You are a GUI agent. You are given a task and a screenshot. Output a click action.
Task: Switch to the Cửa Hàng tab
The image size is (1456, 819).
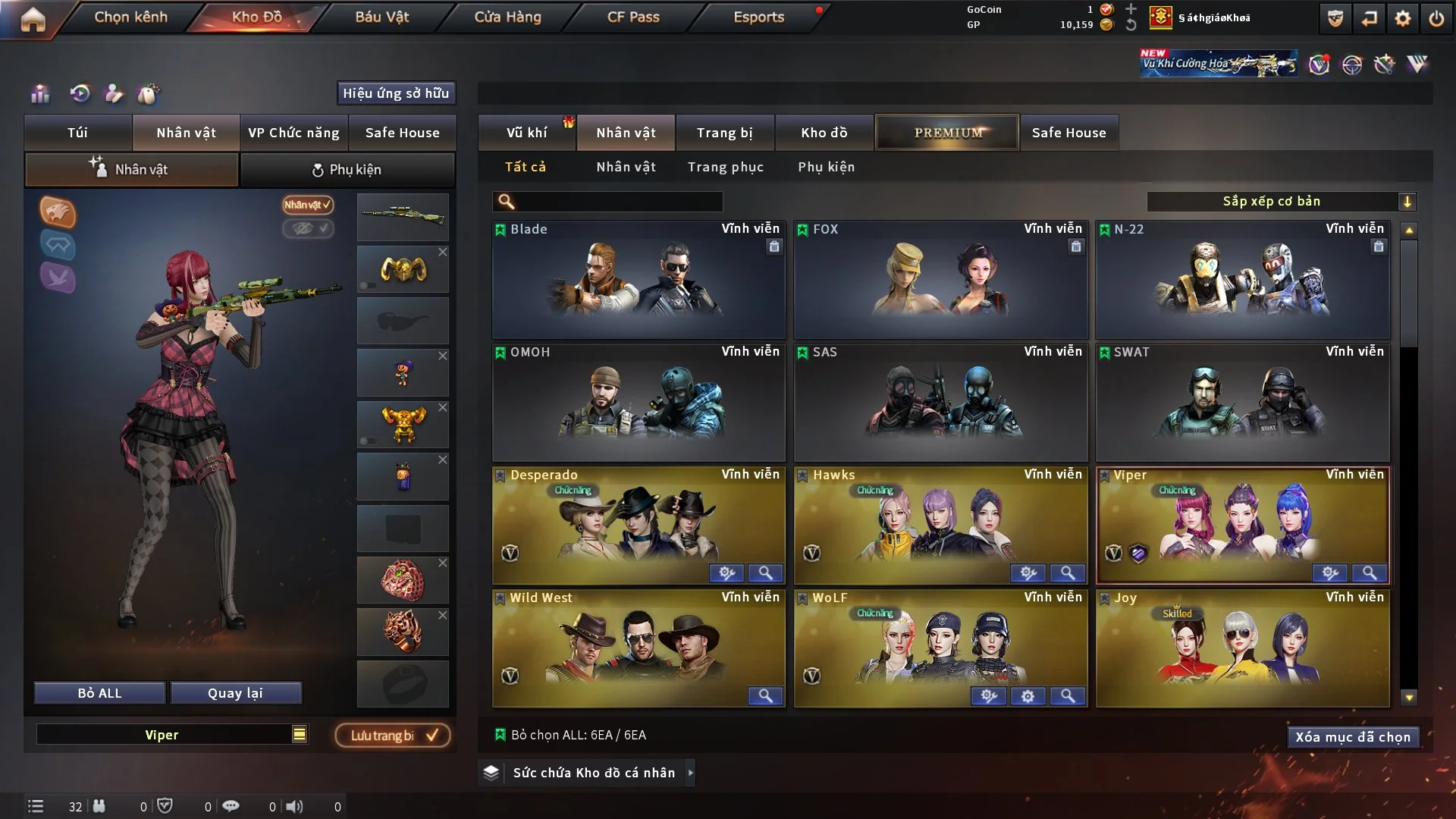[x=507, y=17]
